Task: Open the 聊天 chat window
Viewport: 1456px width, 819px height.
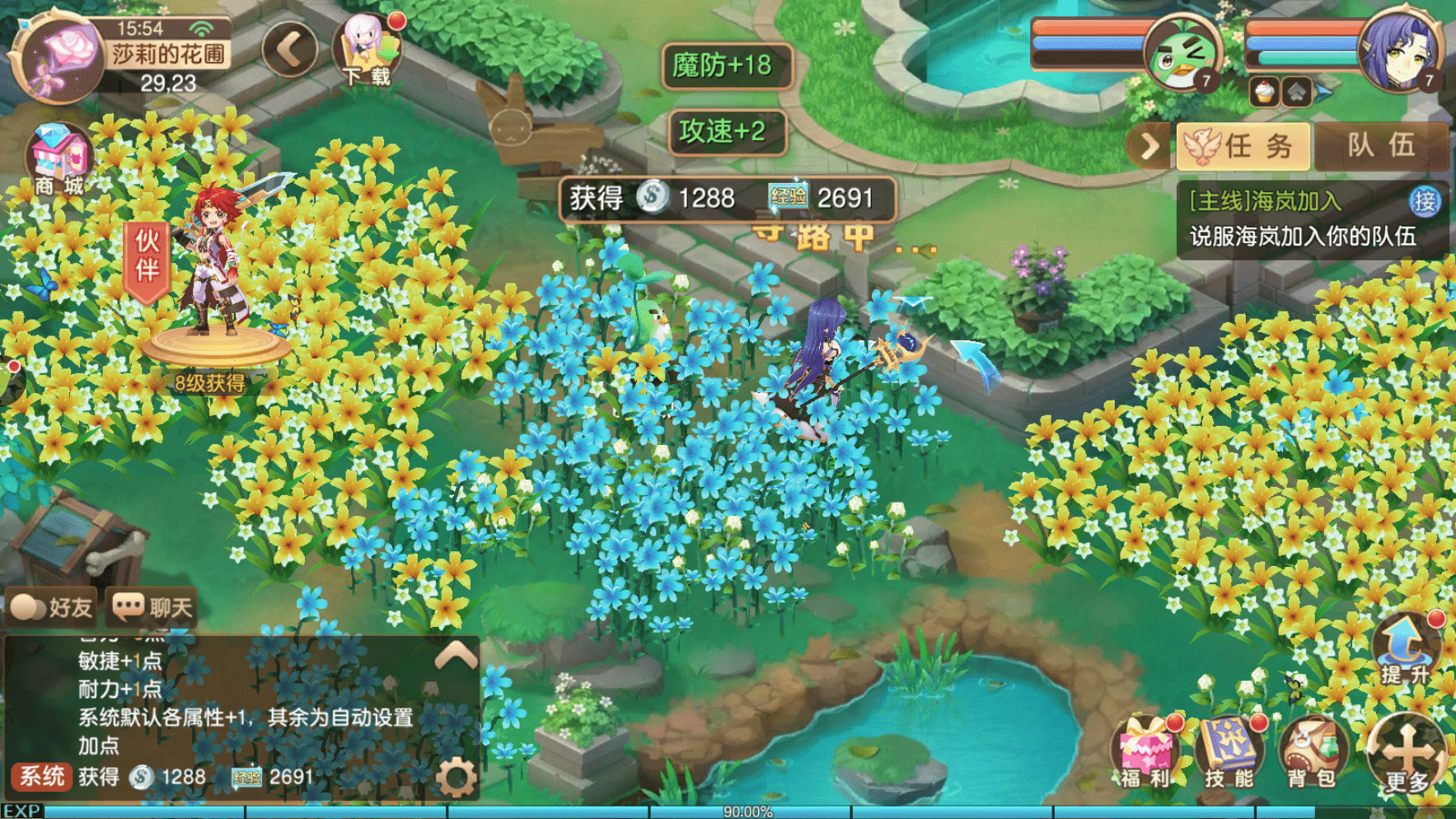Action: [x=153, y=608]
